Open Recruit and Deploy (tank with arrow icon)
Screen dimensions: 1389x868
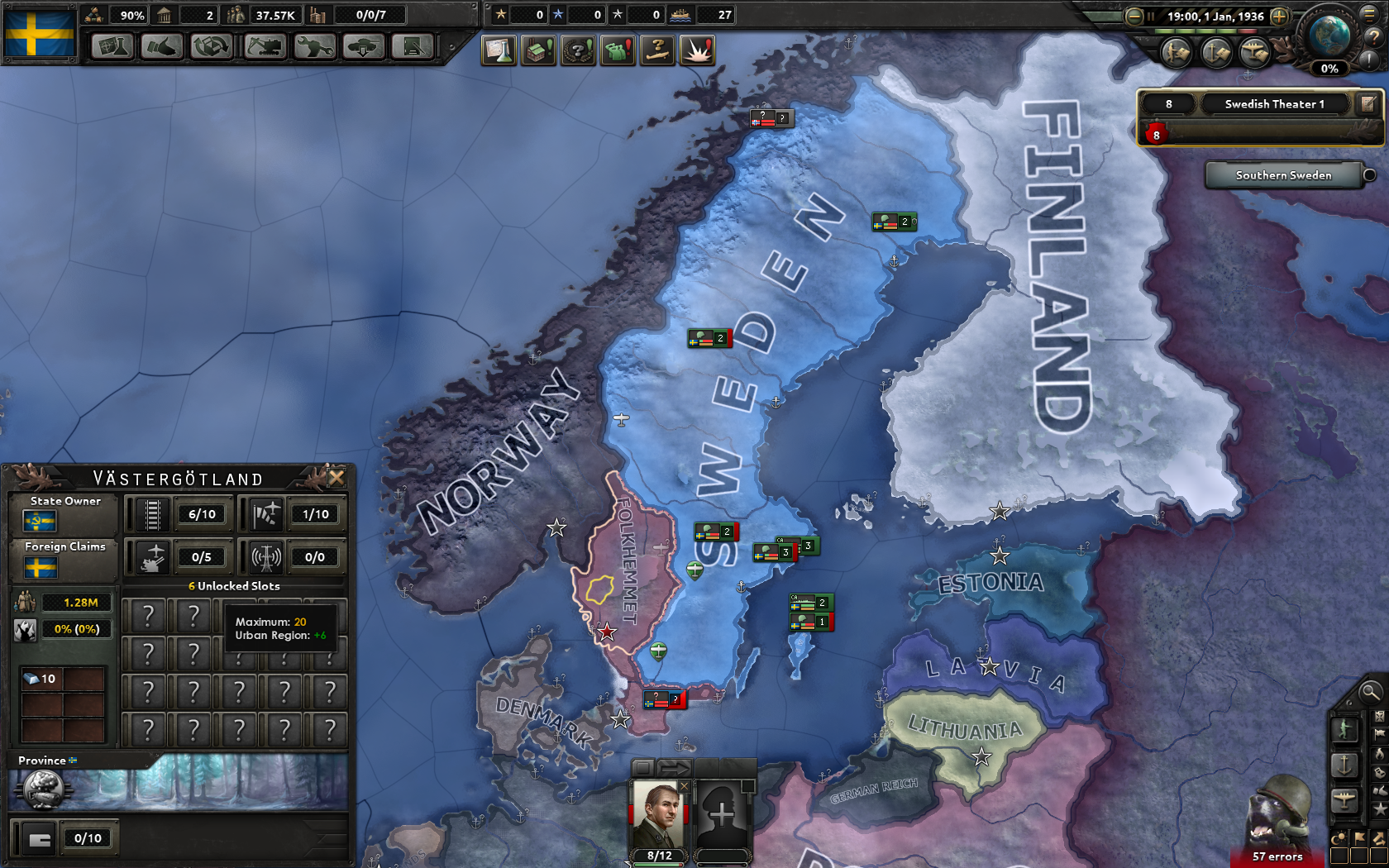click(x=362, y=47)
